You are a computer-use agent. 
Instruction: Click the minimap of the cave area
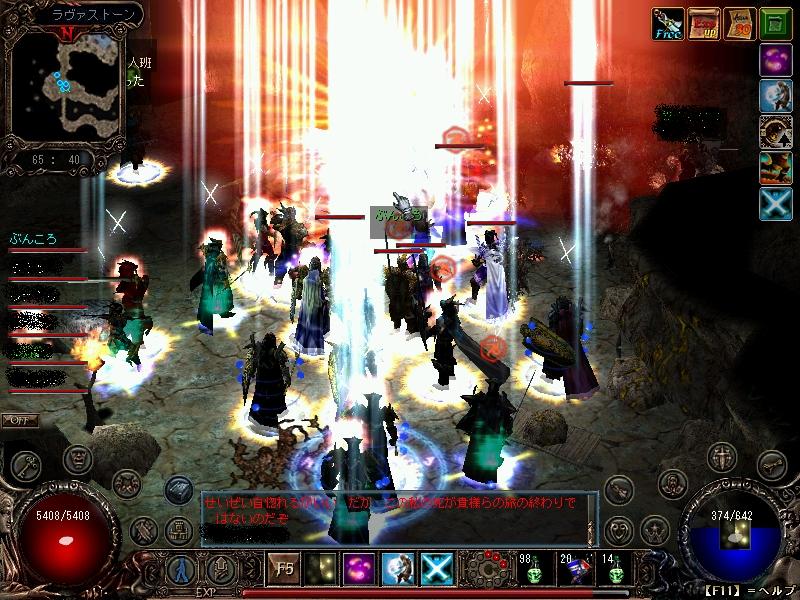pyautogui.click(x=68, y=88)
